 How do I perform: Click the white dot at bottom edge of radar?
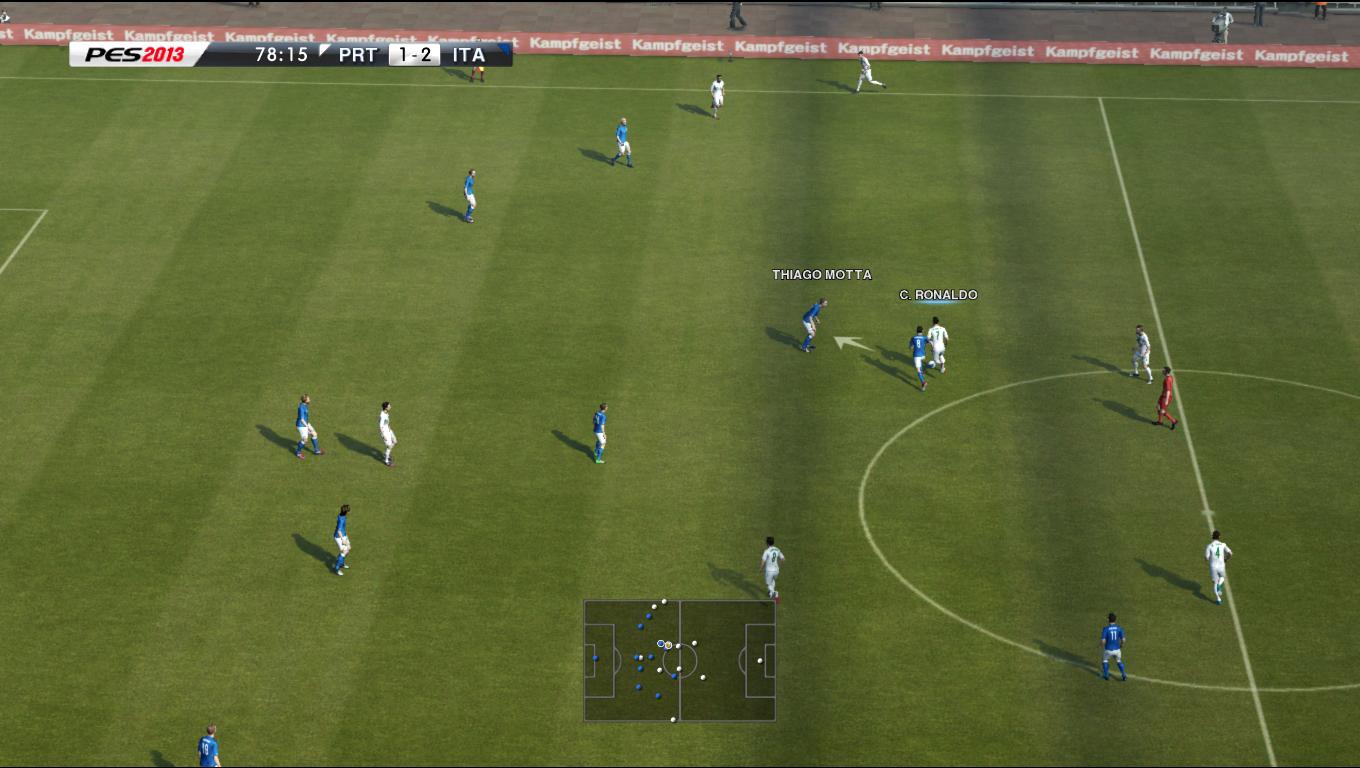(x=673, y=719)
